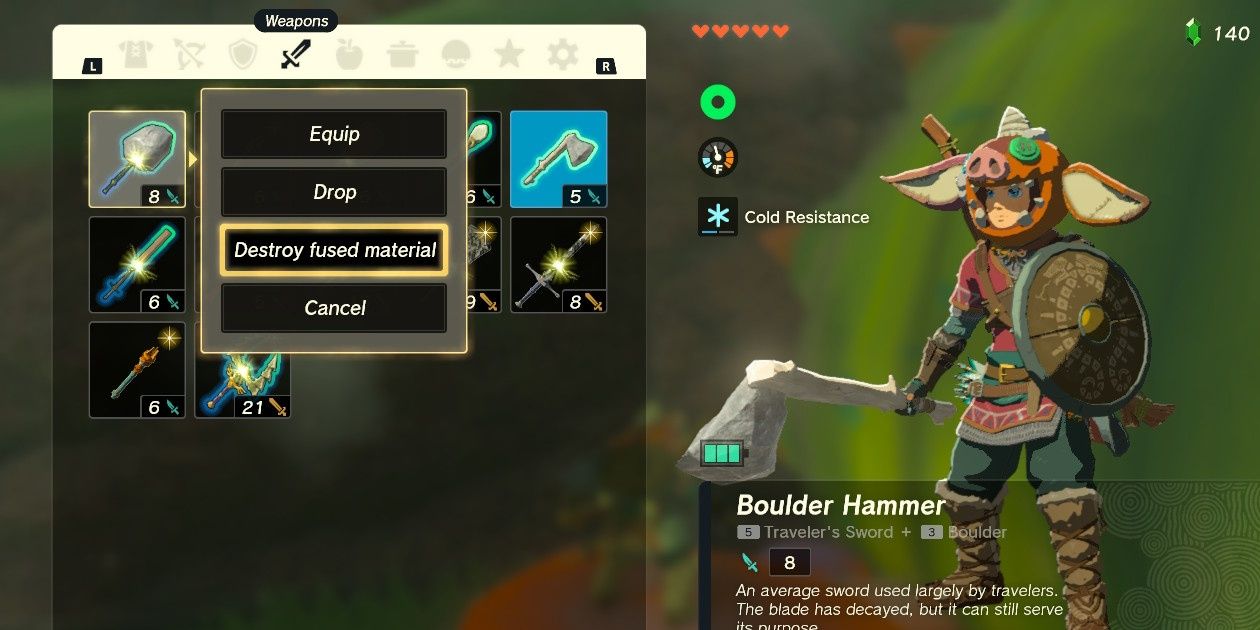Select the long sword with 8 attack
Image resolution: width=1260 pixels, height=630 pixels.
558,265
